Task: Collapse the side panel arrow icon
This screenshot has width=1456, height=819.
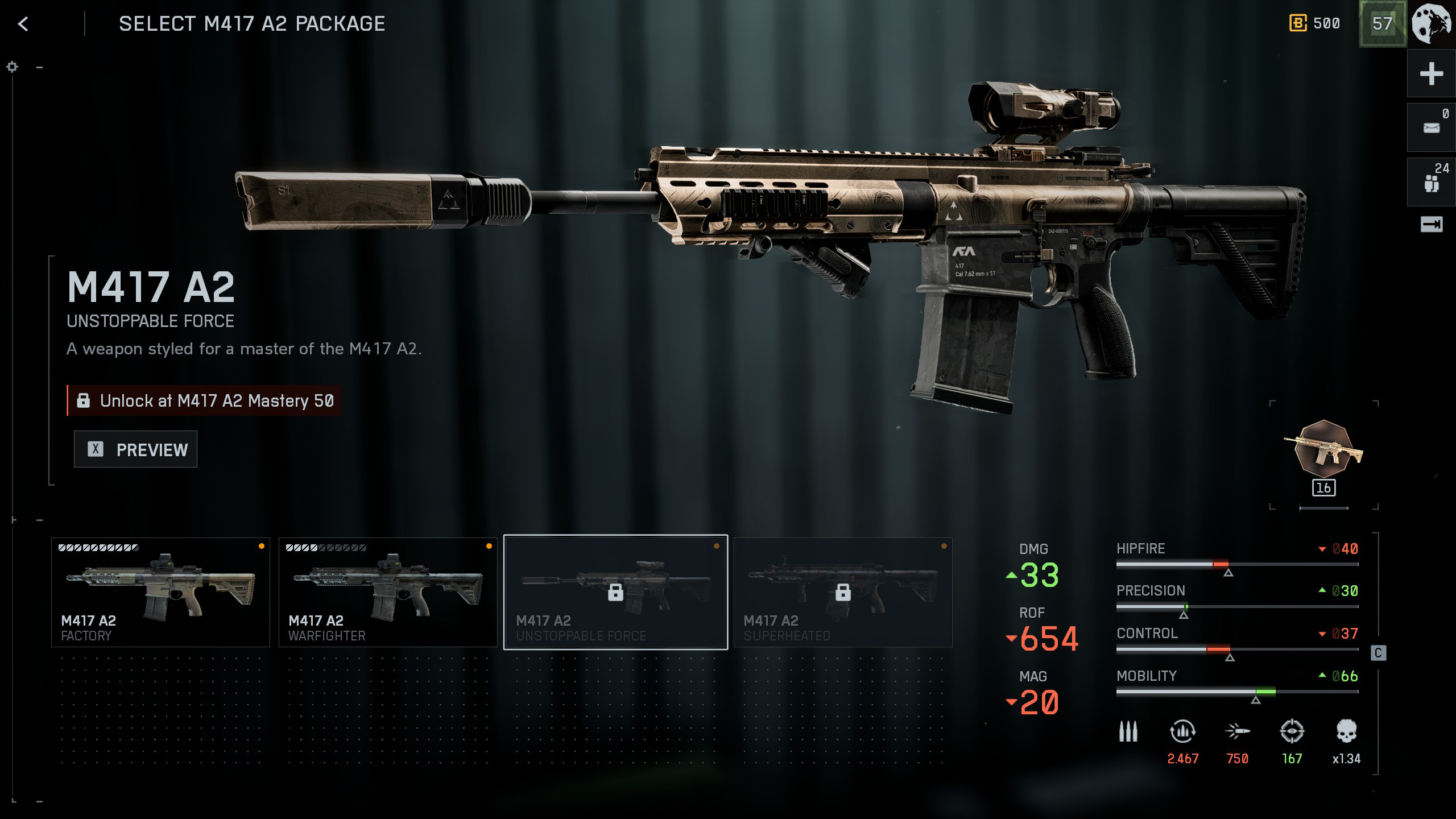Action: click(x=1431, y=225)
